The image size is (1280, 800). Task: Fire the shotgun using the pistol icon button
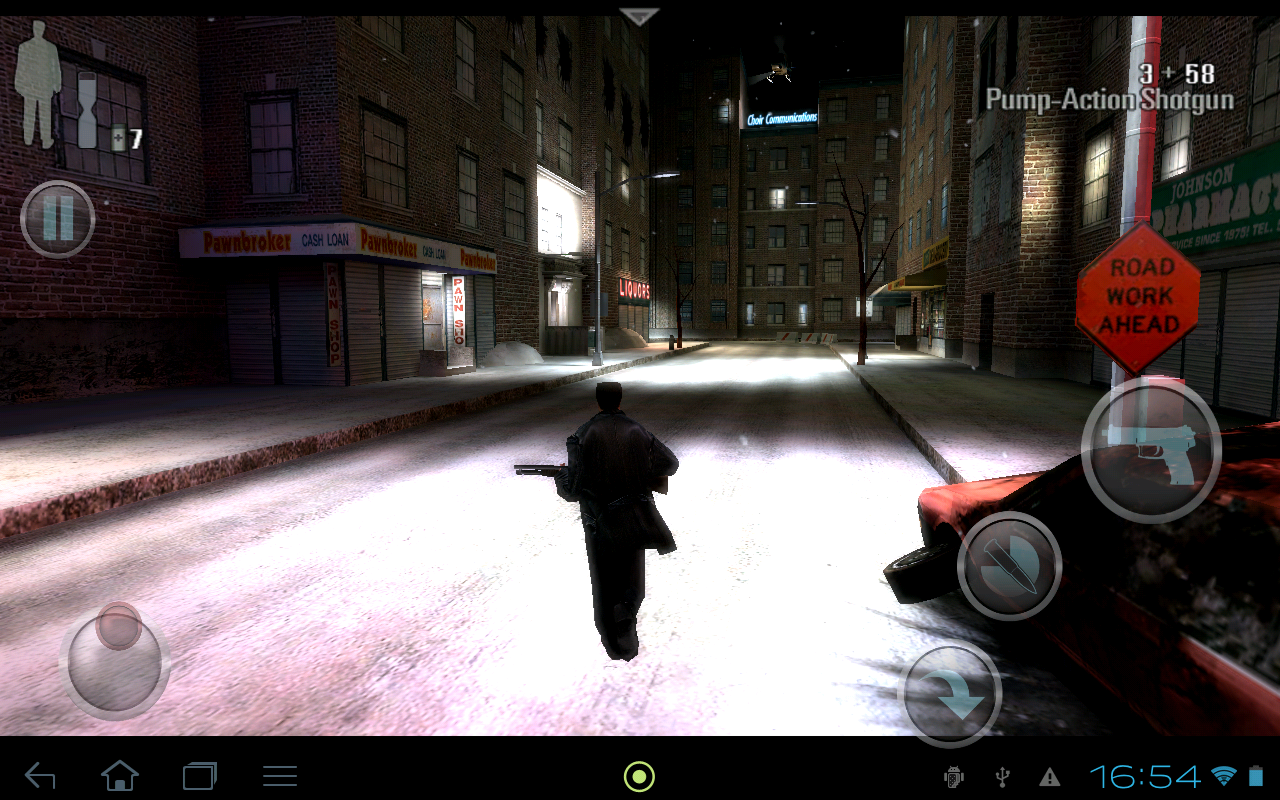(x=1152, y=452)
